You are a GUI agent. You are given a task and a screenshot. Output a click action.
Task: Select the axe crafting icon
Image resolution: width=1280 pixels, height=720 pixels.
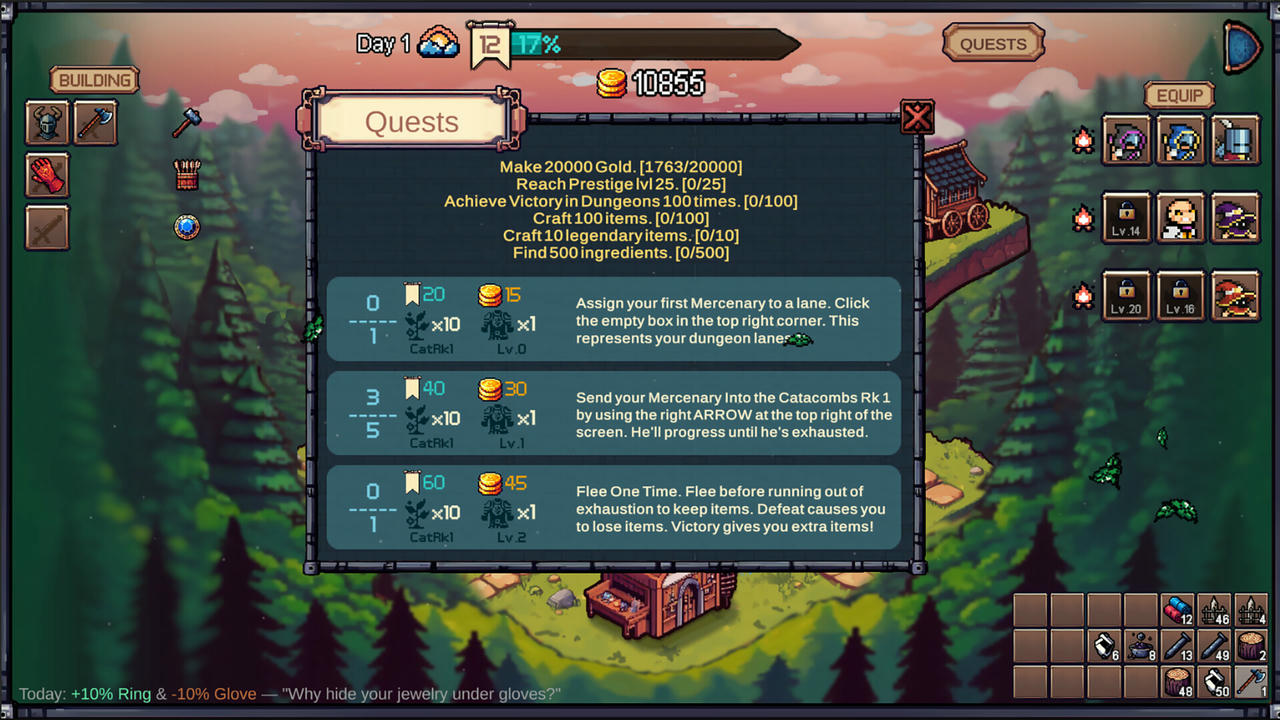point(96,122)
